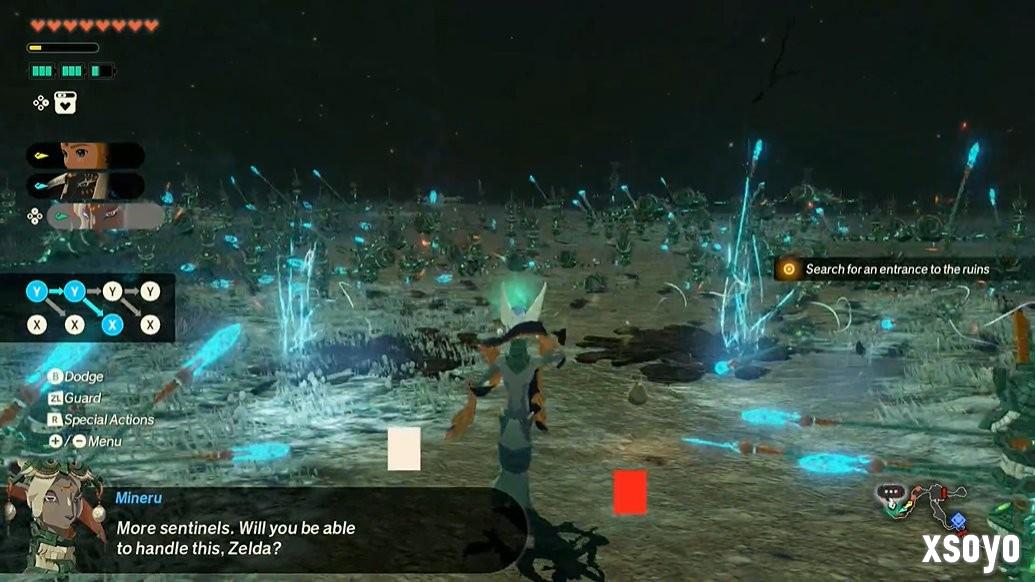Click the speech bubble marker on minimap
Screen dimensions: 1035x582
click(x=890, y=492)
